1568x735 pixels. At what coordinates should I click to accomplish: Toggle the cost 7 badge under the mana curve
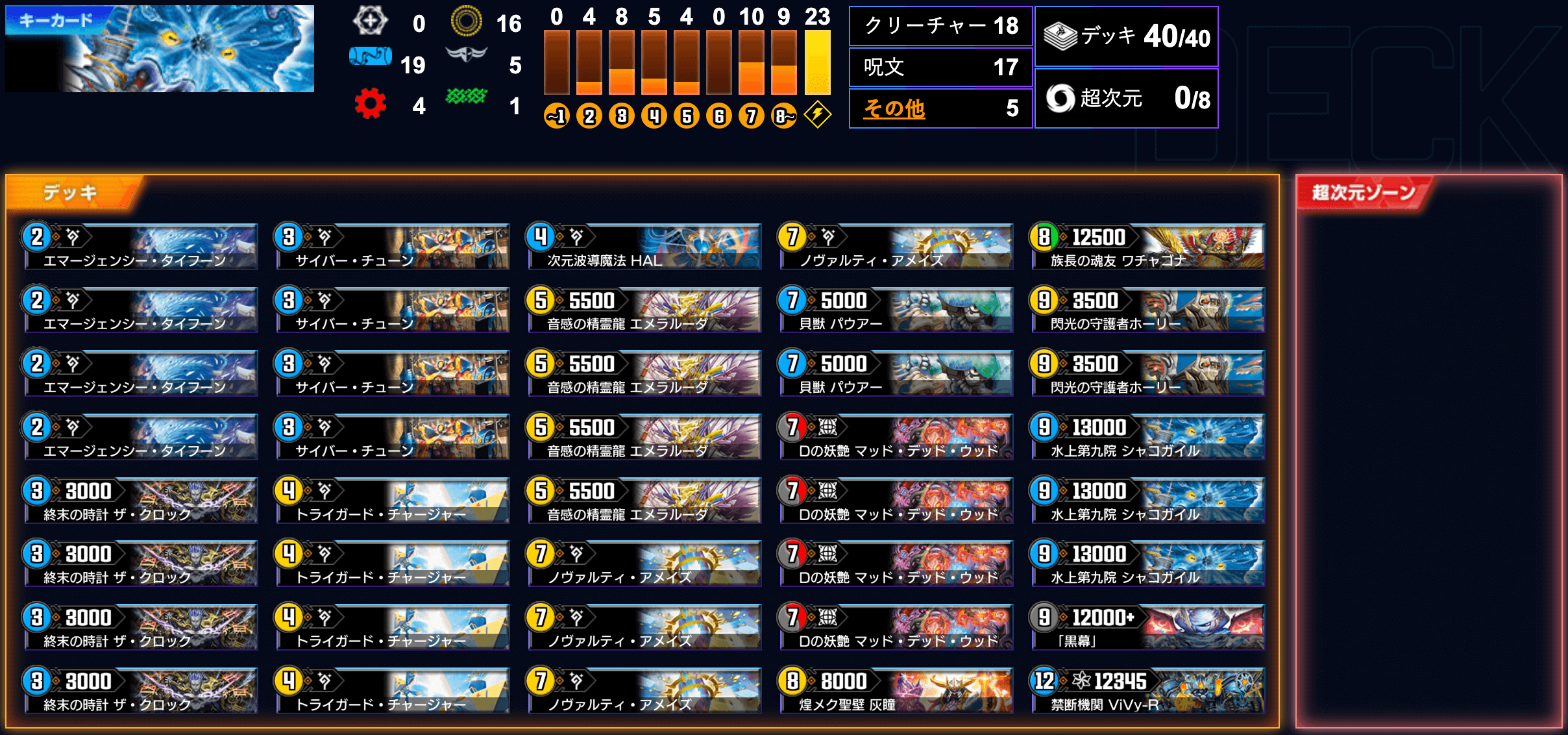click(751, 116)
